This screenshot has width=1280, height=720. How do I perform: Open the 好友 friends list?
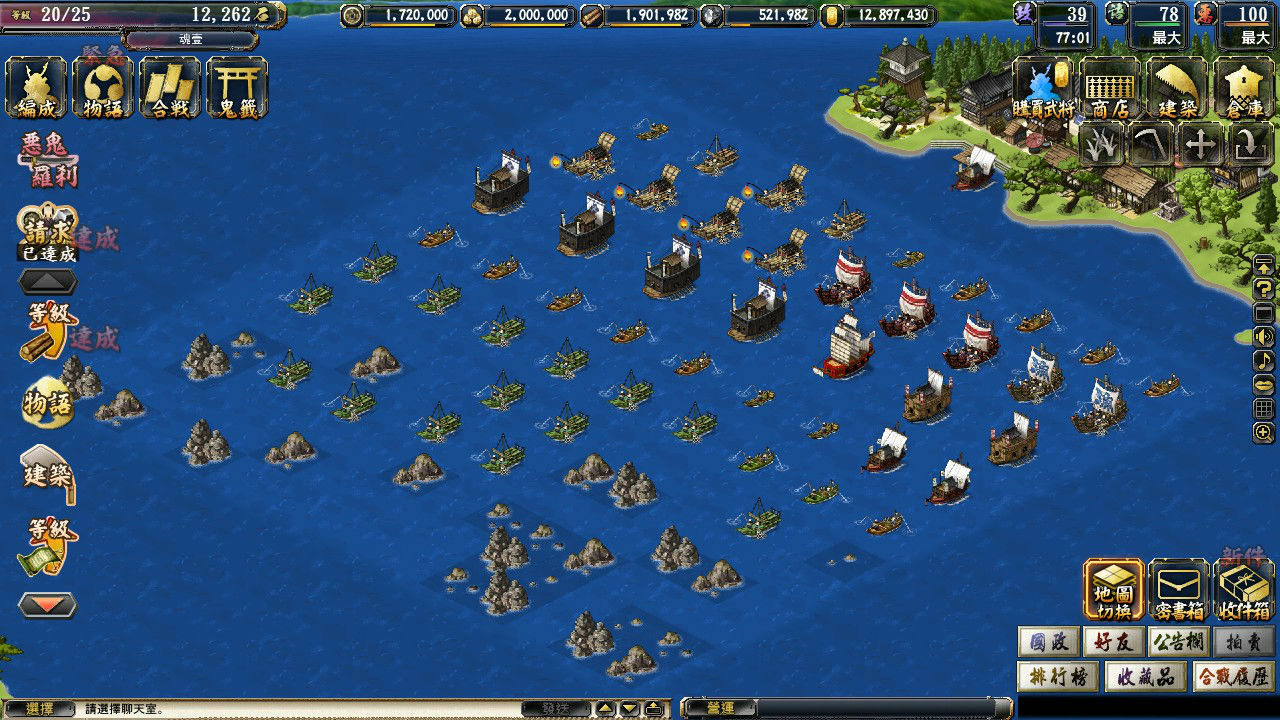(1113, 641)
